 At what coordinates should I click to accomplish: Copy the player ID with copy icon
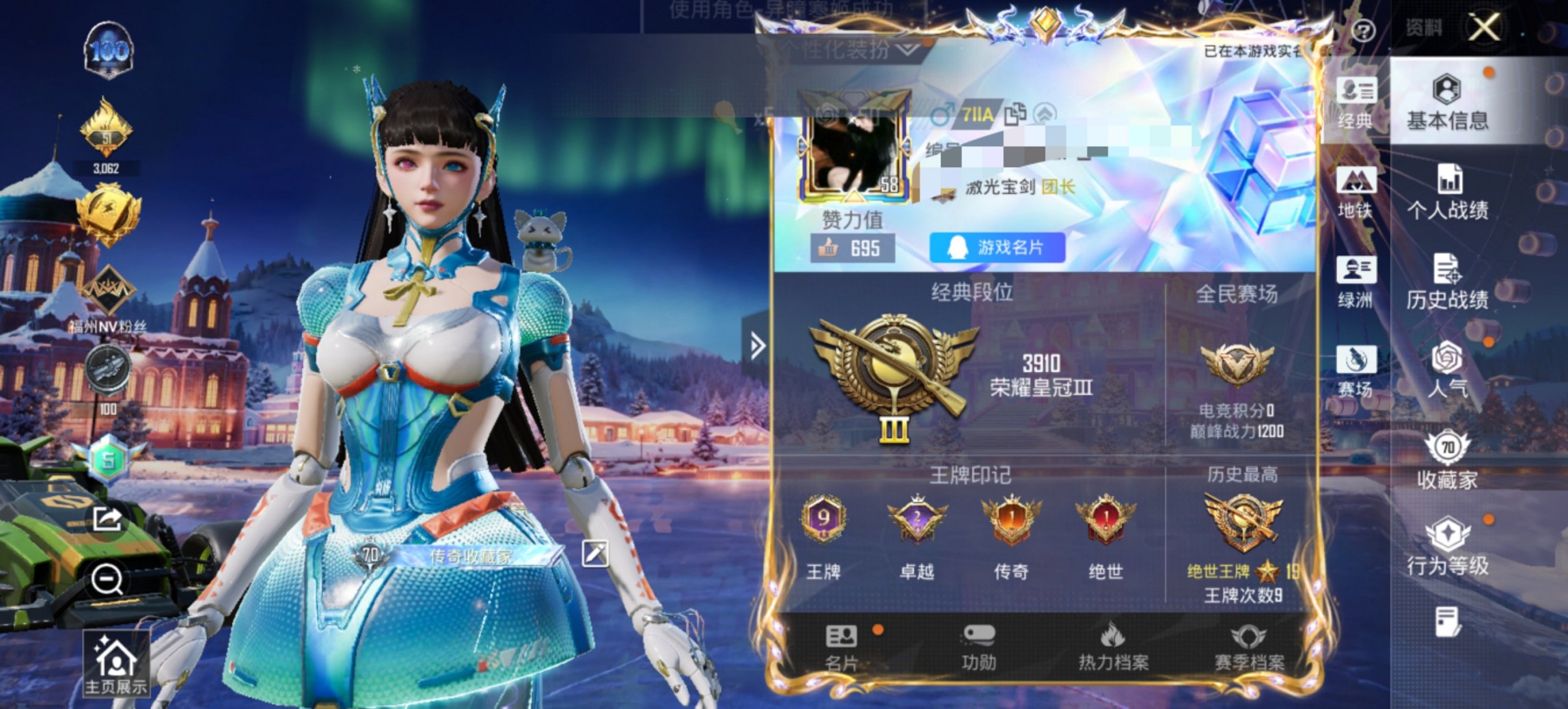[1016, 115]
